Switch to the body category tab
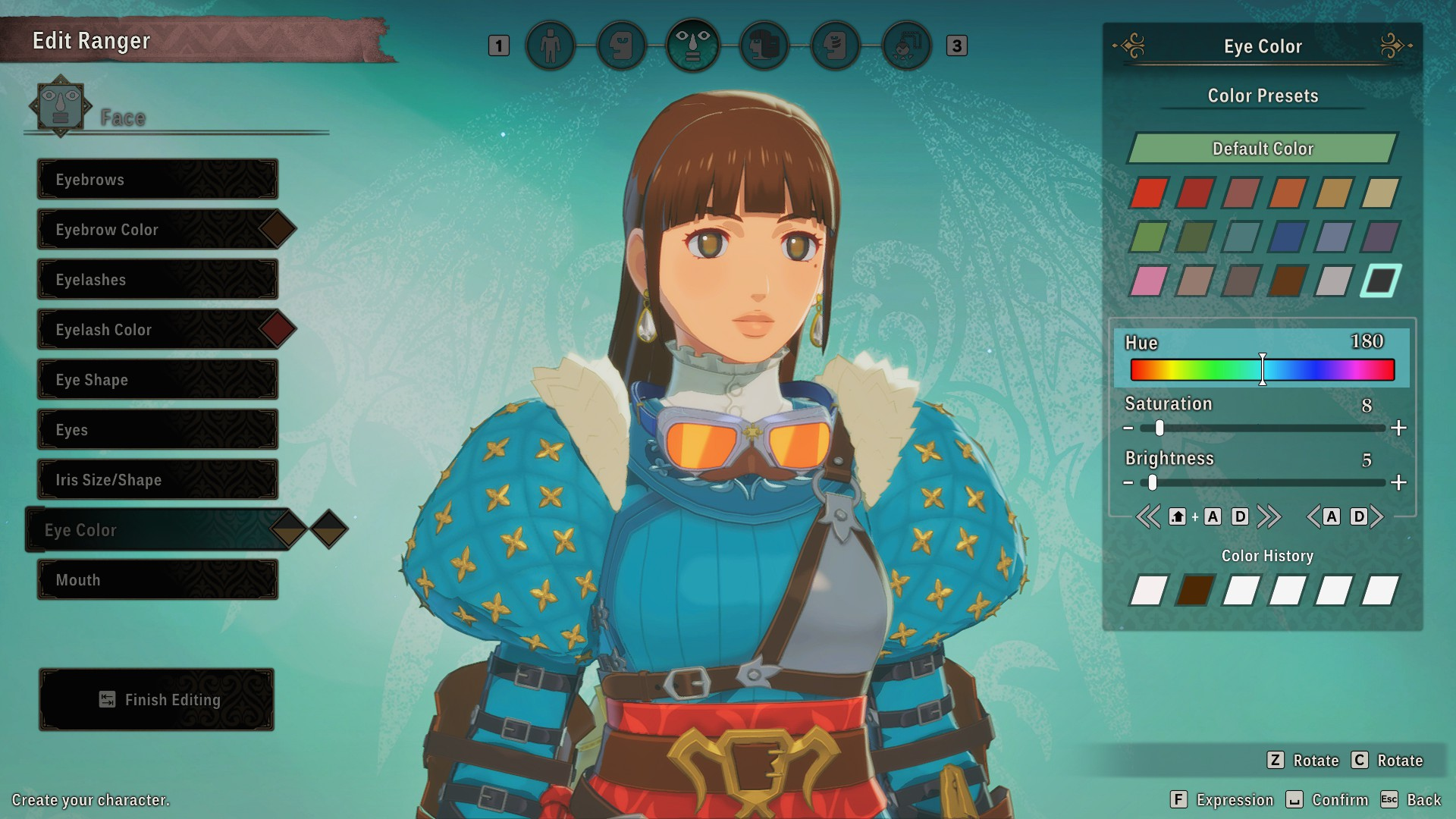 (x=551, y=46)
